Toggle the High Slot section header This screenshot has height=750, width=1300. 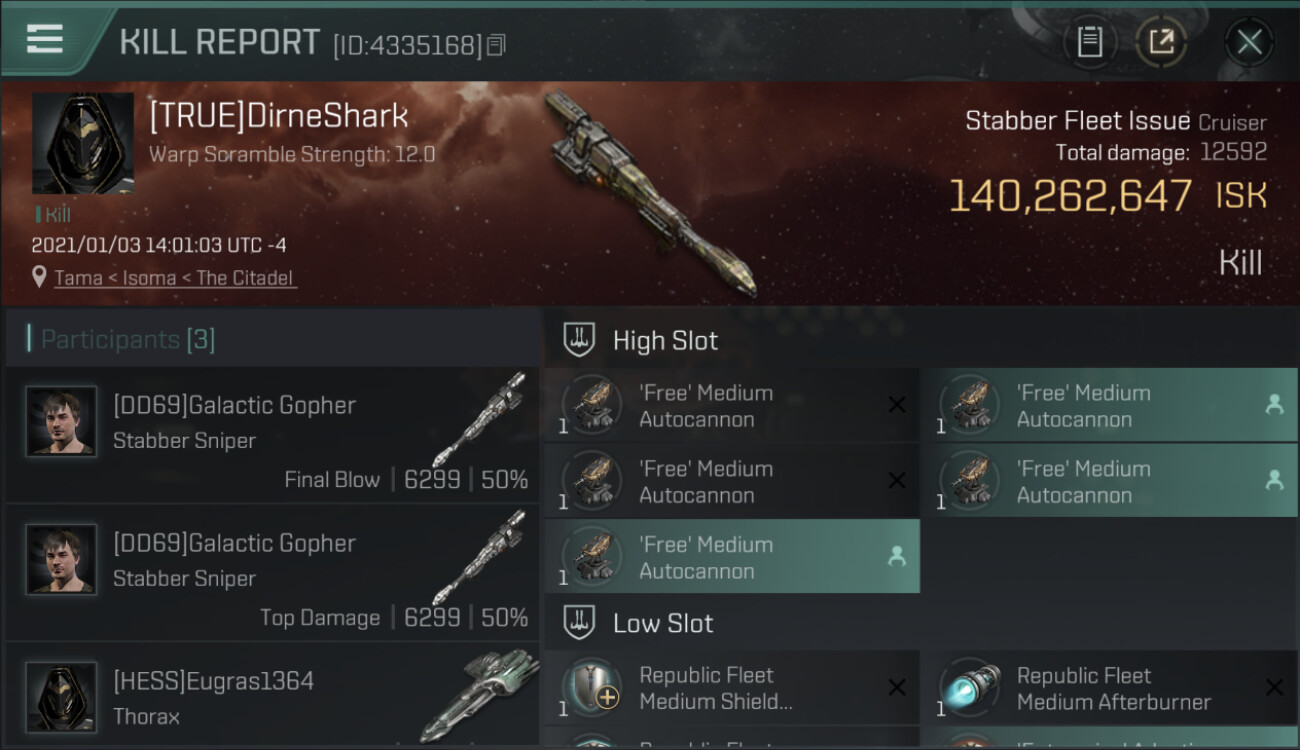[665, 340]
